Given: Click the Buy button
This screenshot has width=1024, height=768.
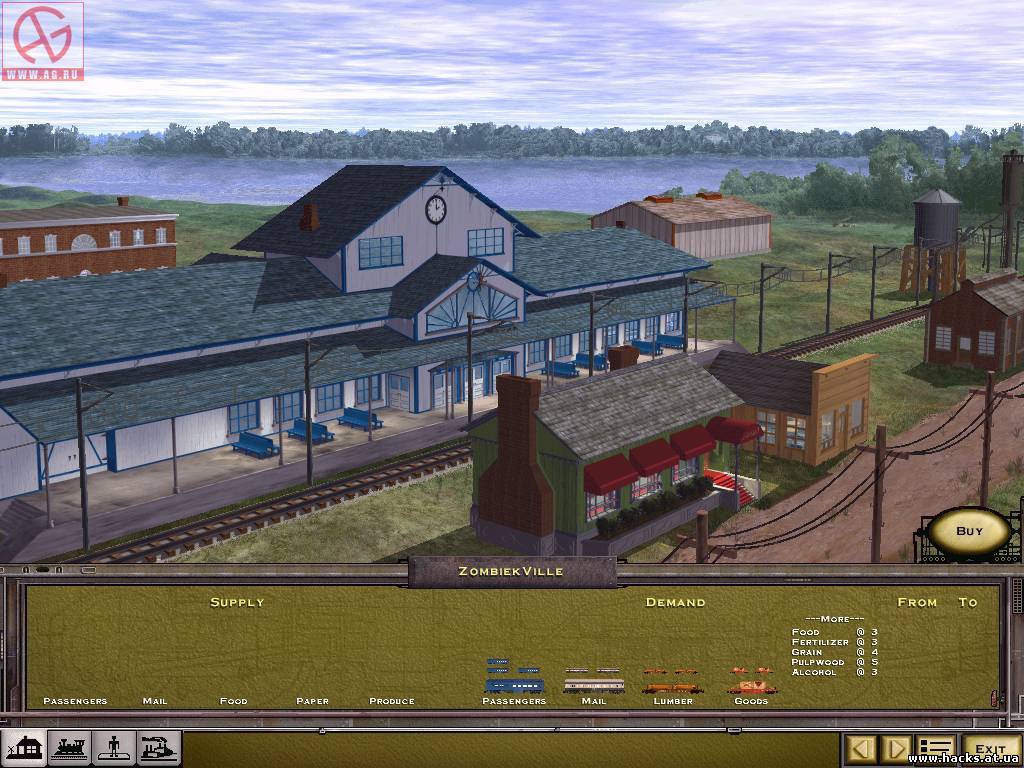Looking at the screenshot, I should click(x=969, y=532).
